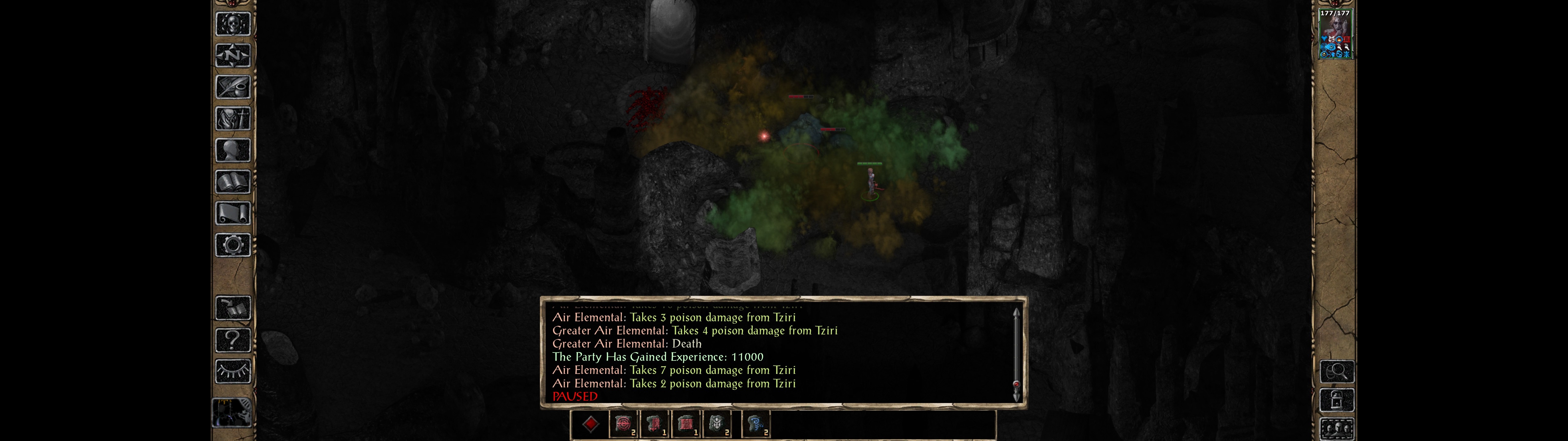Click the red diamond action button
The image size is (1568, 441).
click(x=590, y=424)
